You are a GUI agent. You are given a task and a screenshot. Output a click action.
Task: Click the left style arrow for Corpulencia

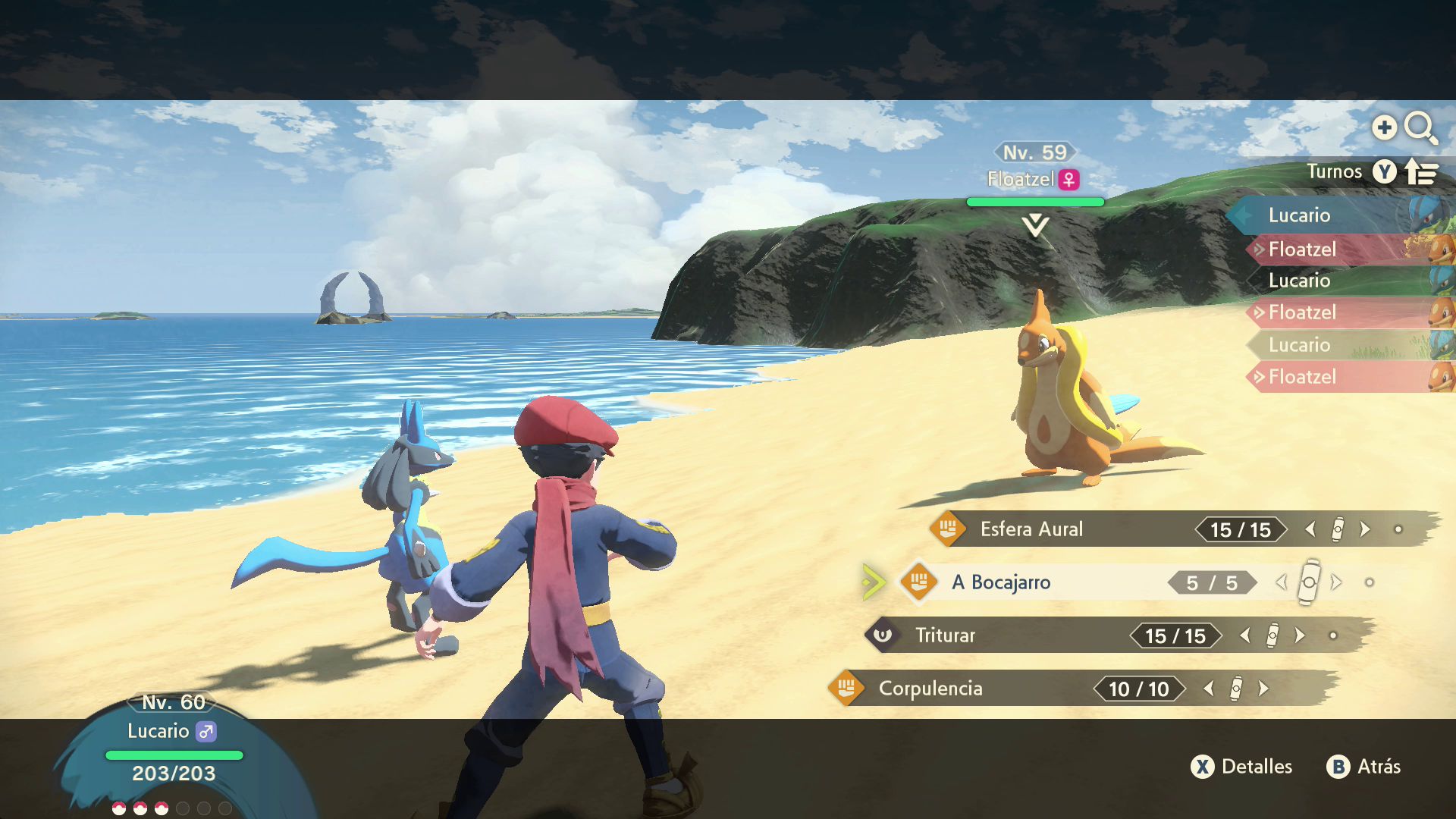tap(1209, 689)
